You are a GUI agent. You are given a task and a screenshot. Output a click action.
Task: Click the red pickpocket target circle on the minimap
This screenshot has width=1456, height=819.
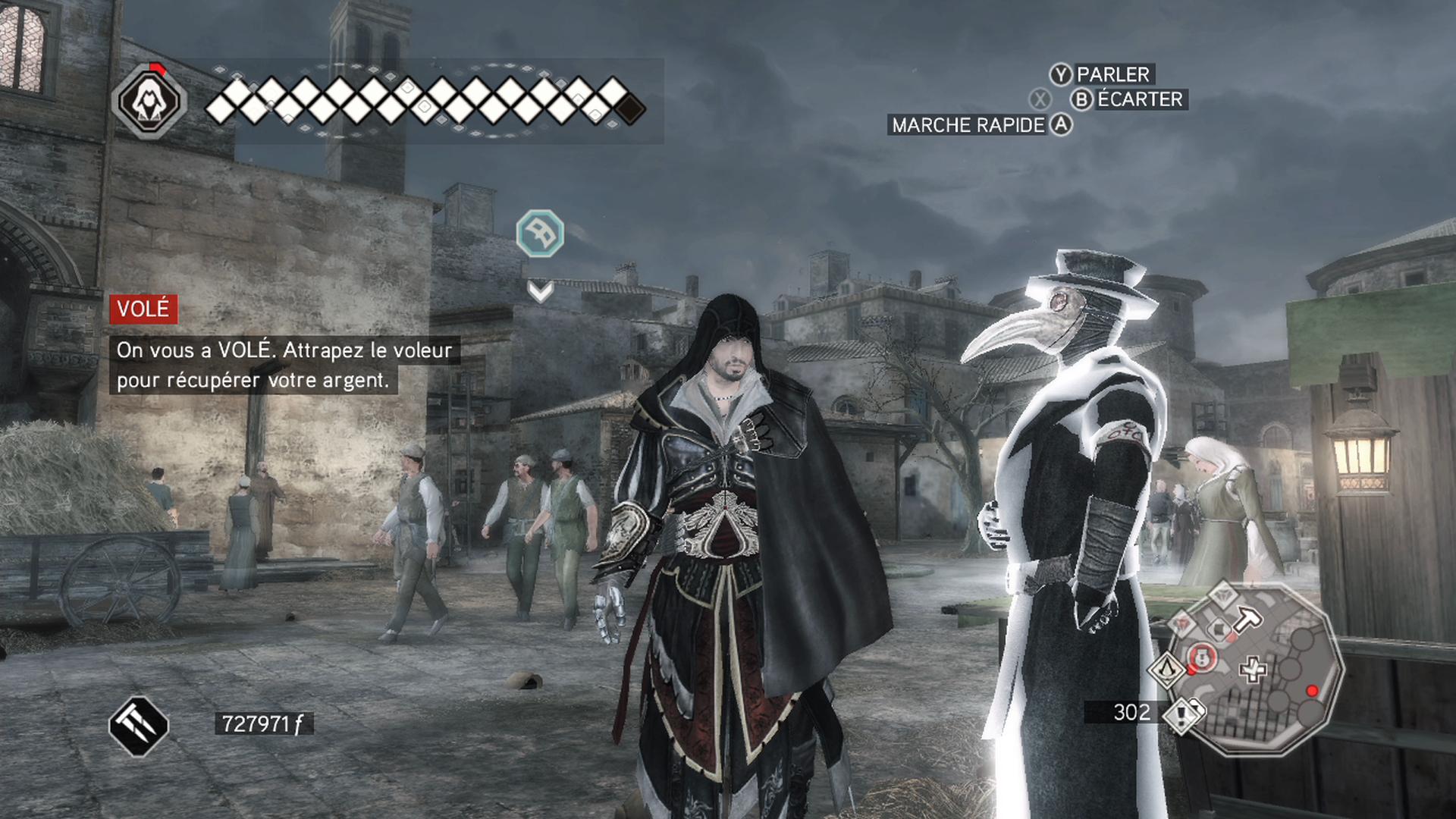1201,657
